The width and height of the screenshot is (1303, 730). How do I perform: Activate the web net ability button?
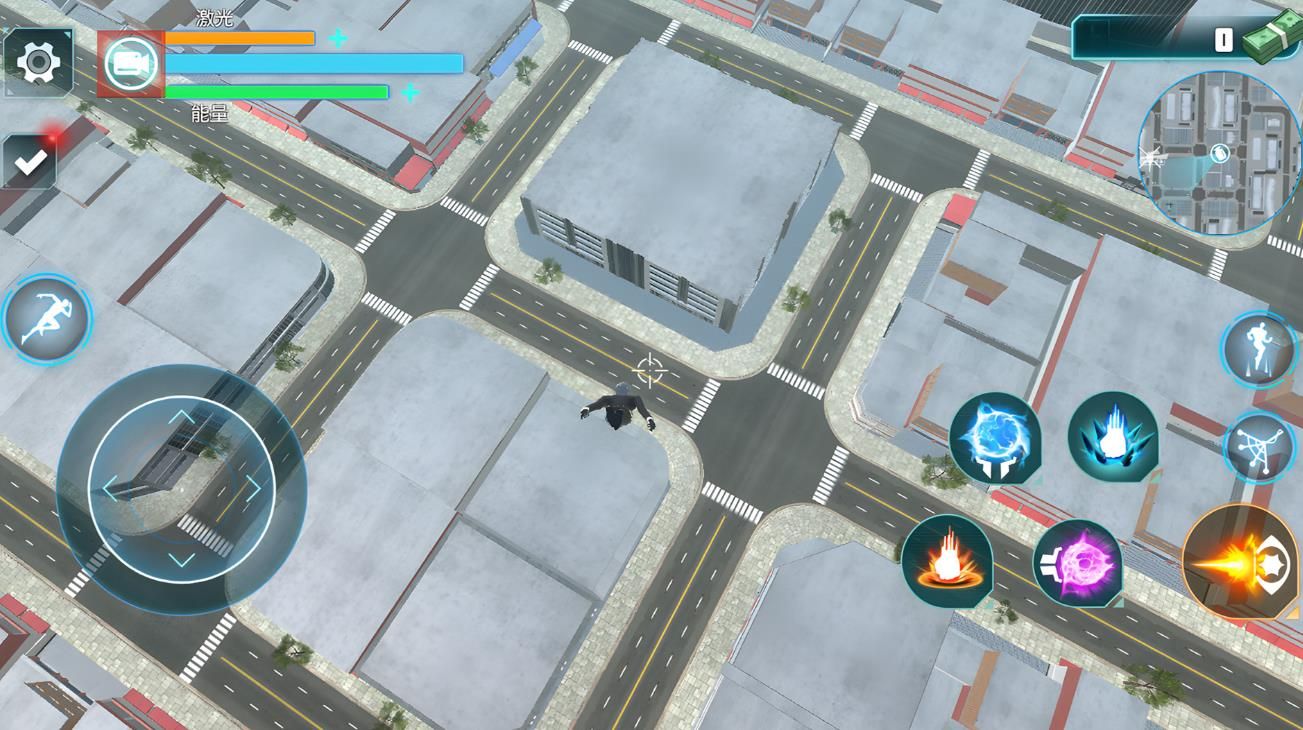pos(1259,448)
